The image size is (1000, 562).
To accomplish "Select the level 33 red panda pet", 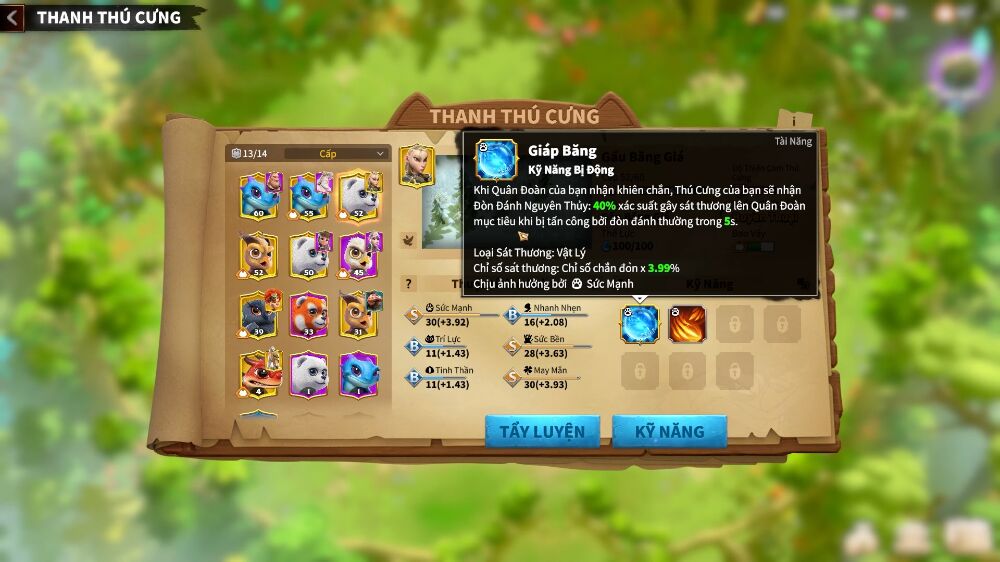I will 310,314.
